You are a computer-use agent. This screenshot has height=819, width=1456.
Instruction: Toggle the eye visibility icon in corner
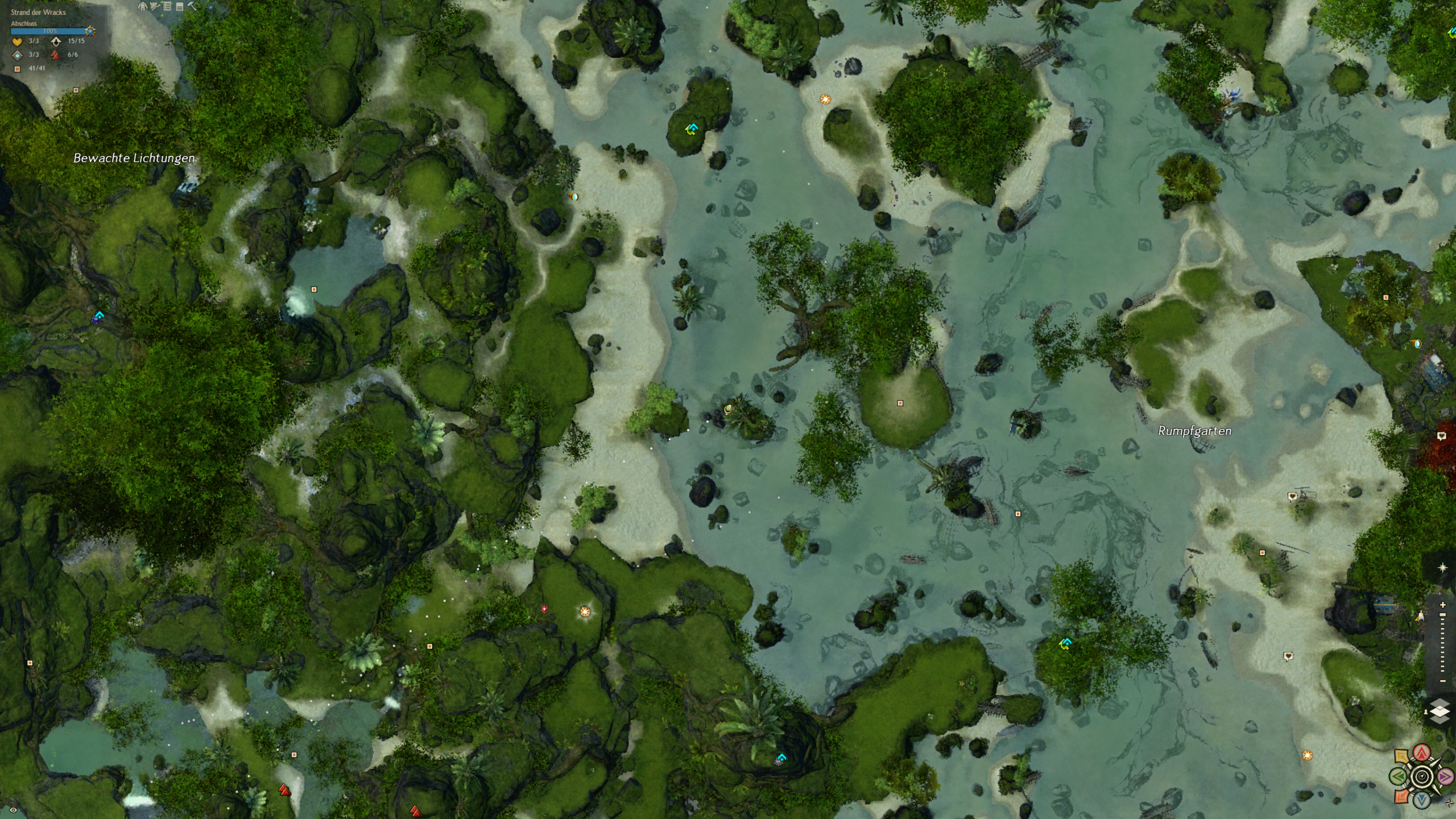point(13,809)
